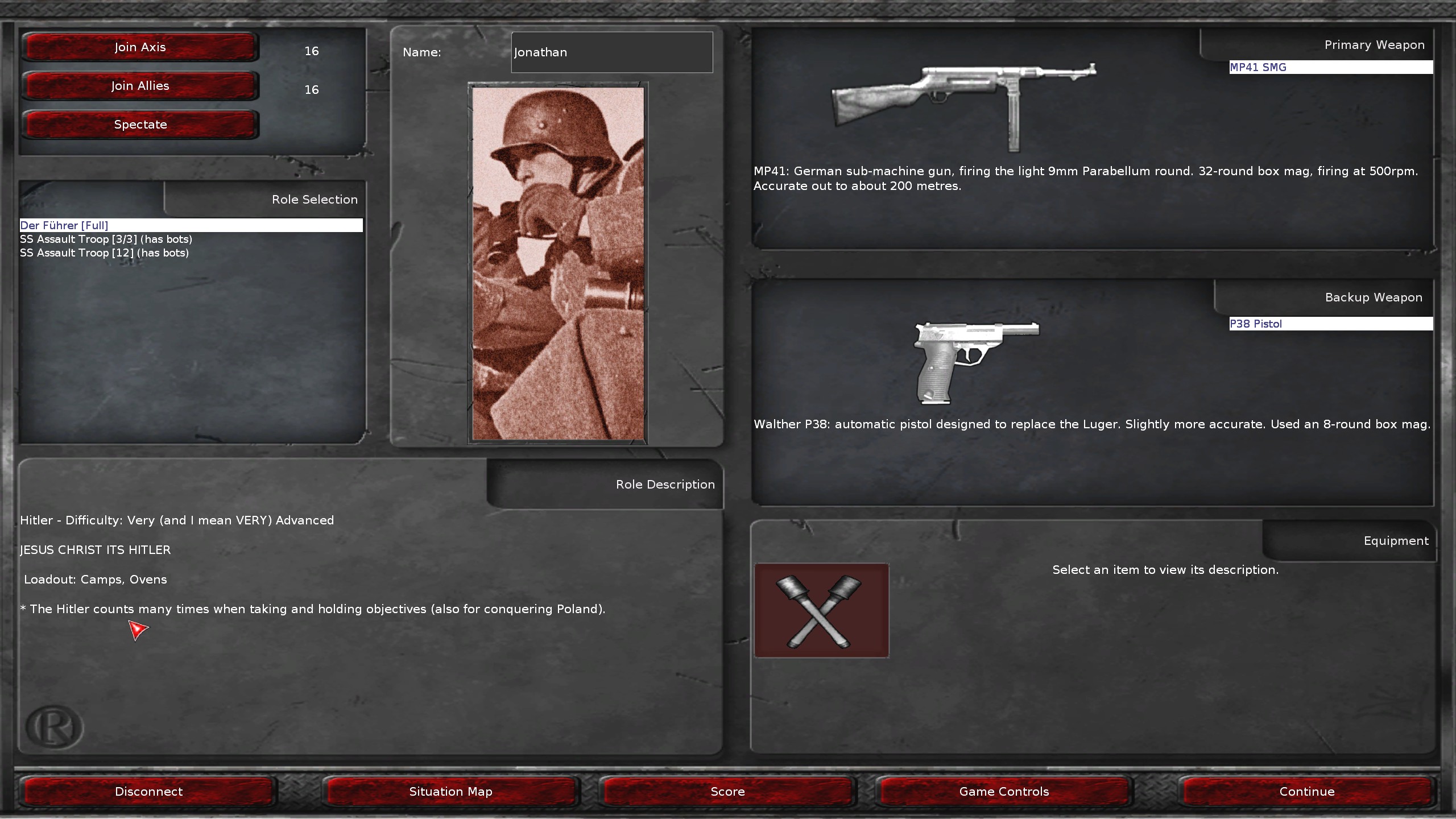Click the Equipment panel header
Image resolution: width=1456 pixels, height=819 pixels.
[1396, 541]
